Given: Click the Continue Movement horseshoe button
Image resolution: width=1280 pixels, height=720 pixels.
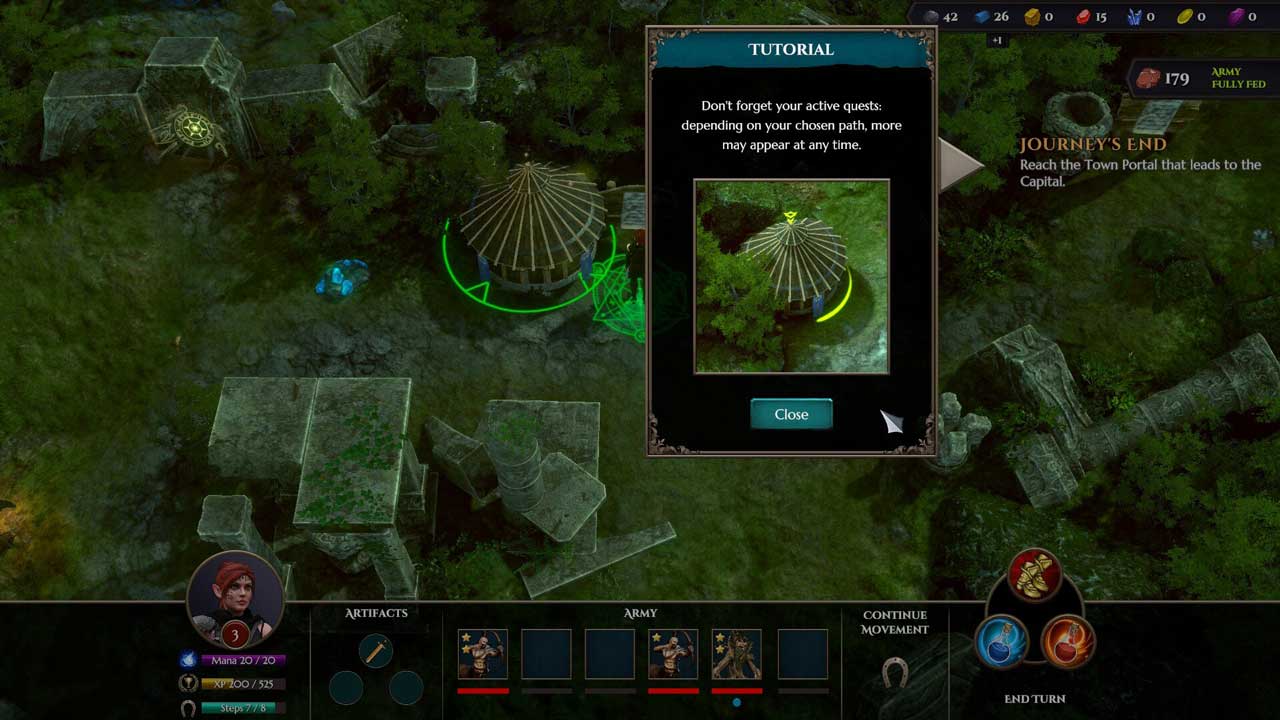Looking at the screenshot, I should pos(895,670).
